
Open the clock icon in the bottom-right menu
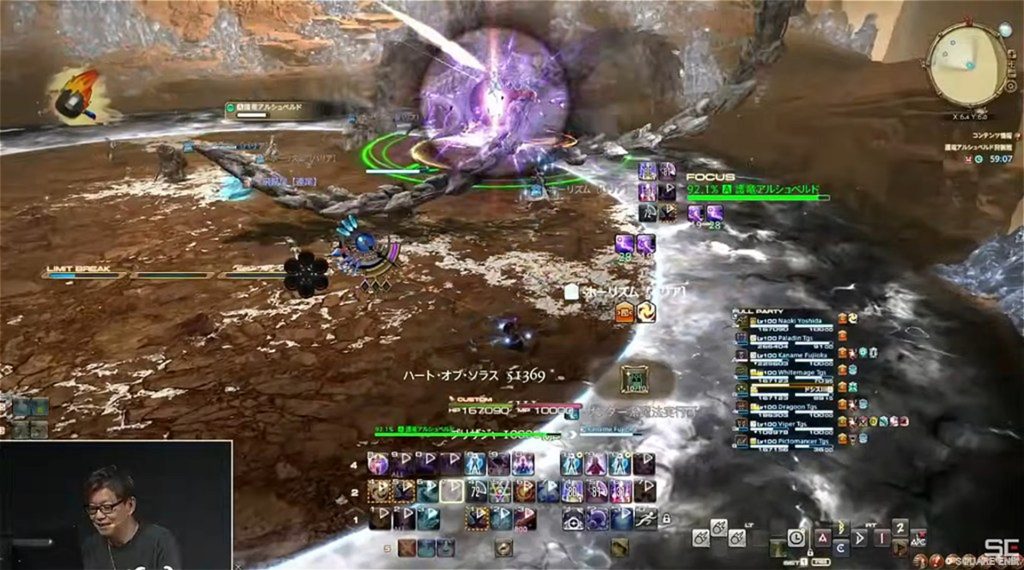click(795, 536)
